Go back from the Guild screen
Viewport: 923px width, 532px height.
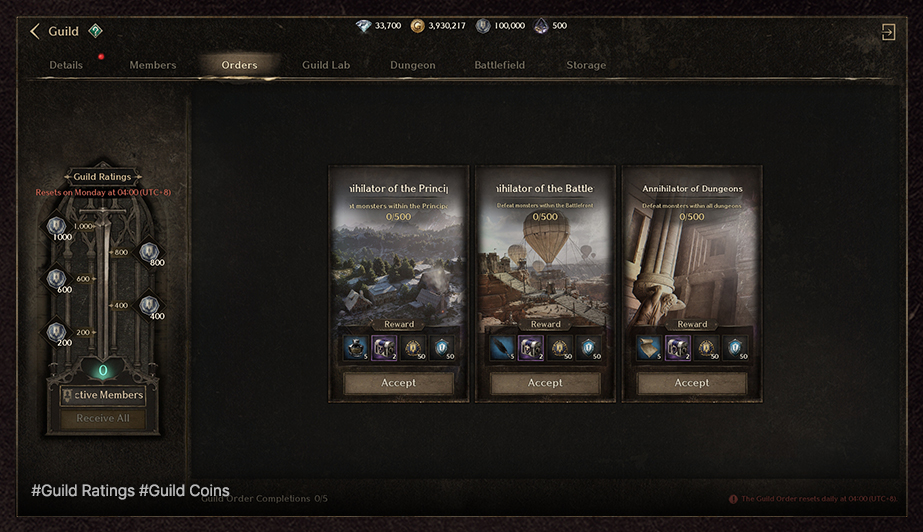click(35, 32)
